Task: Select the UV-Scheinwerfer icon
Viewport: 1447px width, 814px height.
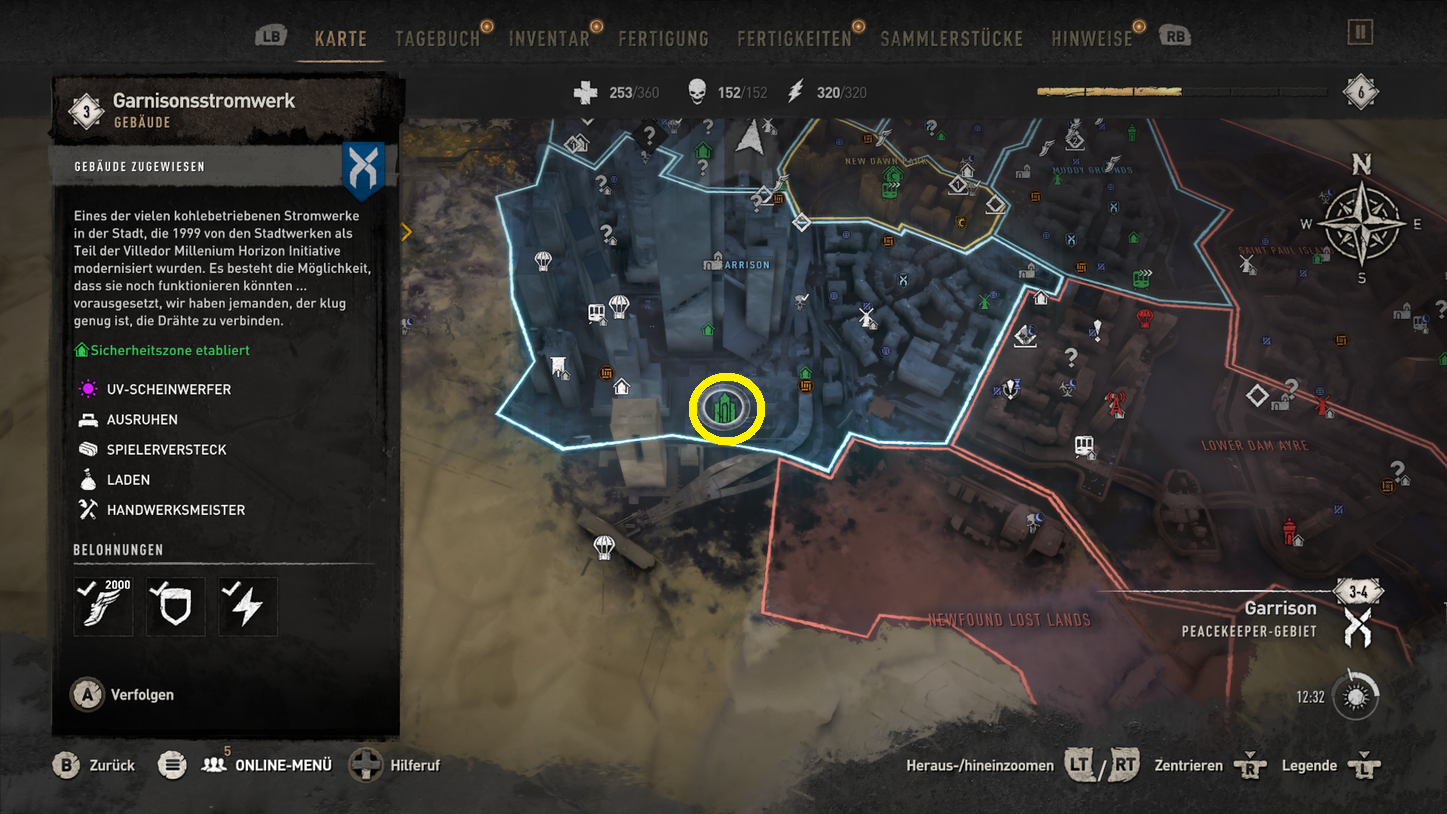Action: [89, 389]
